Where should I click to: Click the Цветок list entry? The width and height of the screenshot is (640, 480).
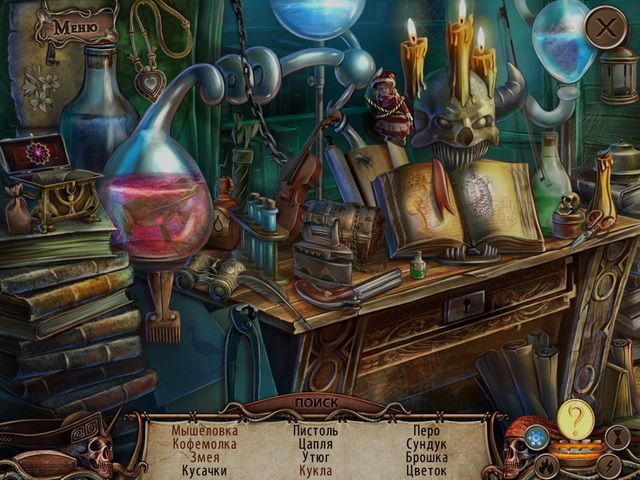click(426, 470)
